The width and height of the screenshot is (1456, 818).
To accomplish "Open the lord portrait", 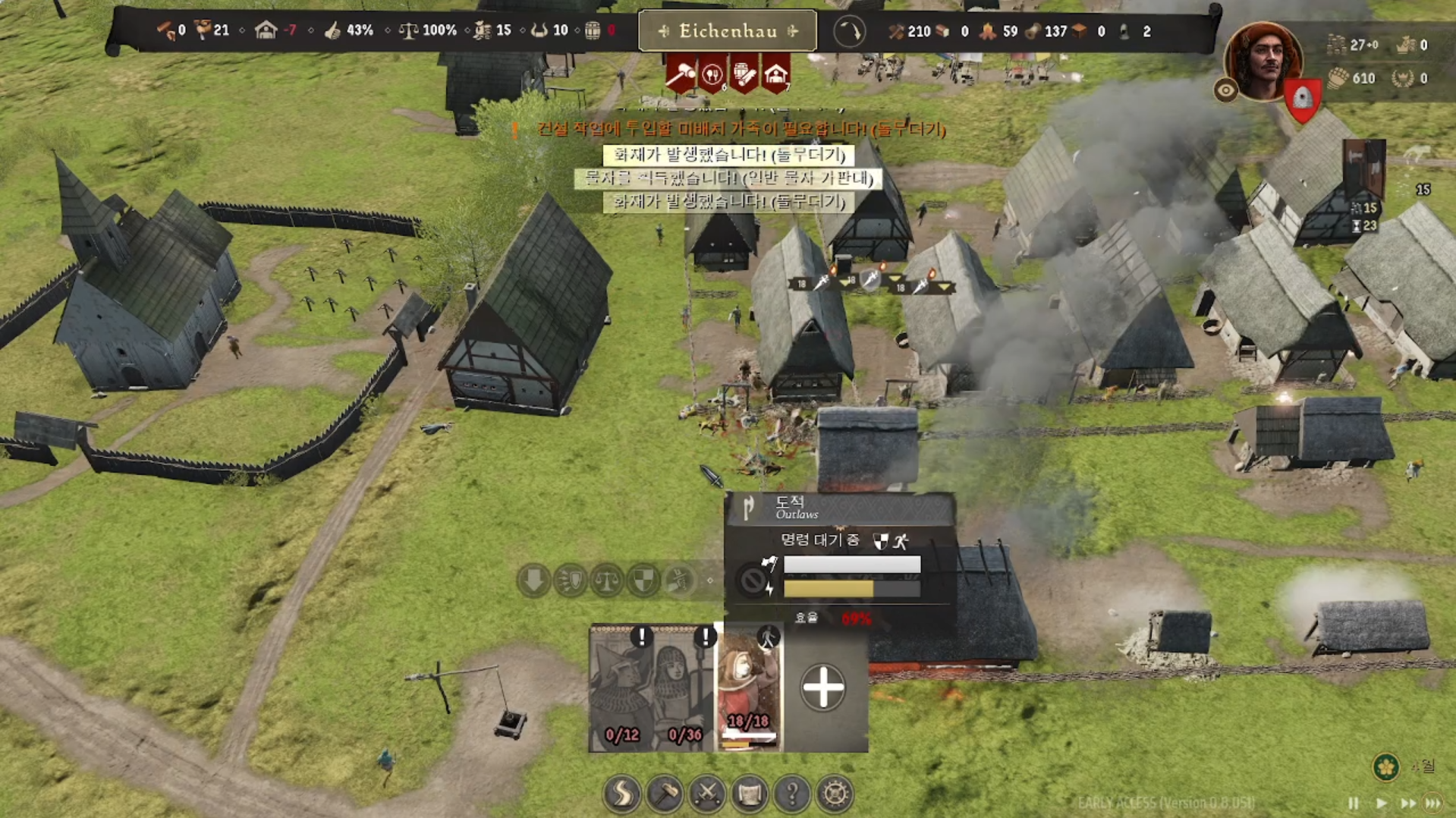I will click(x=1263, y=61).
